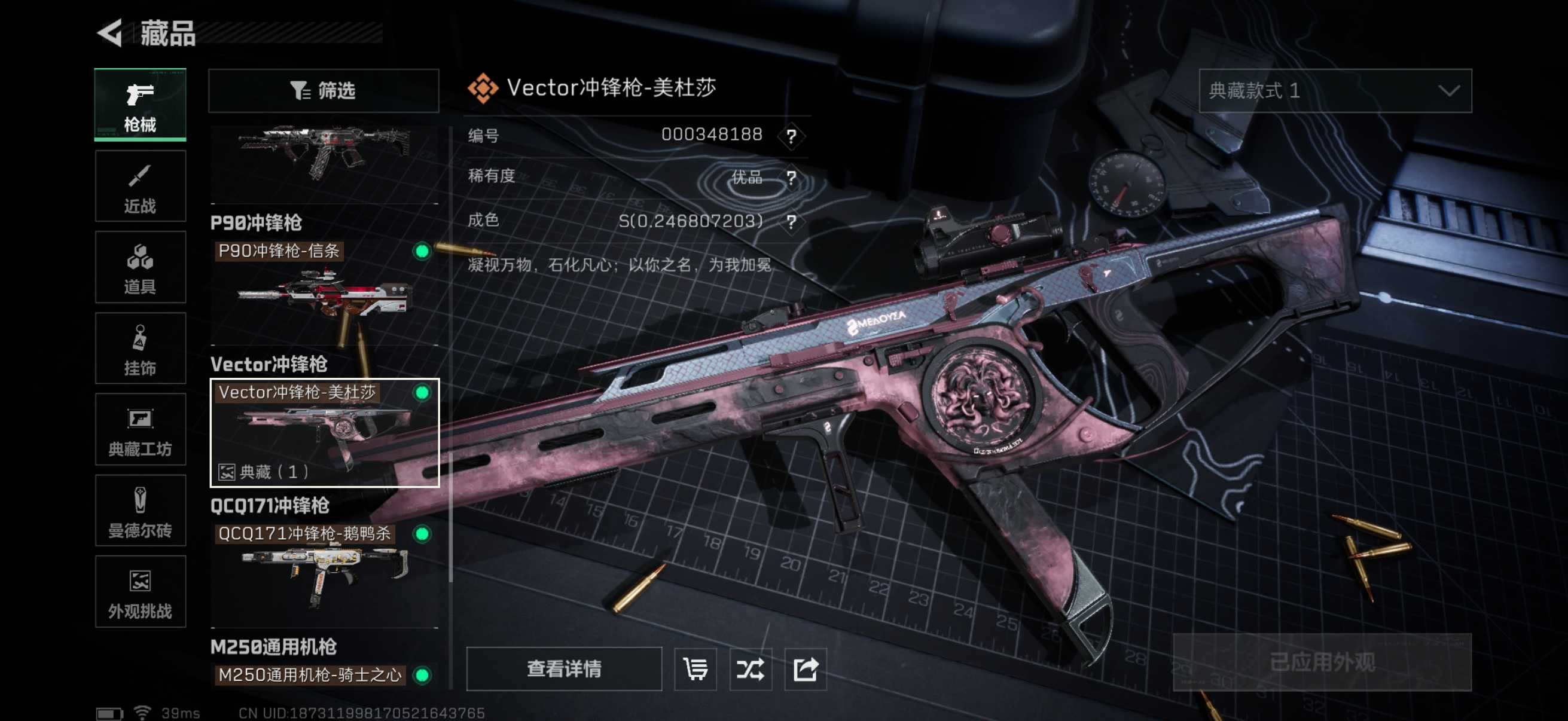Click the shuffle arrows icon button
The width and height of the screenshot is (1568, 721).
pos(750,668)
